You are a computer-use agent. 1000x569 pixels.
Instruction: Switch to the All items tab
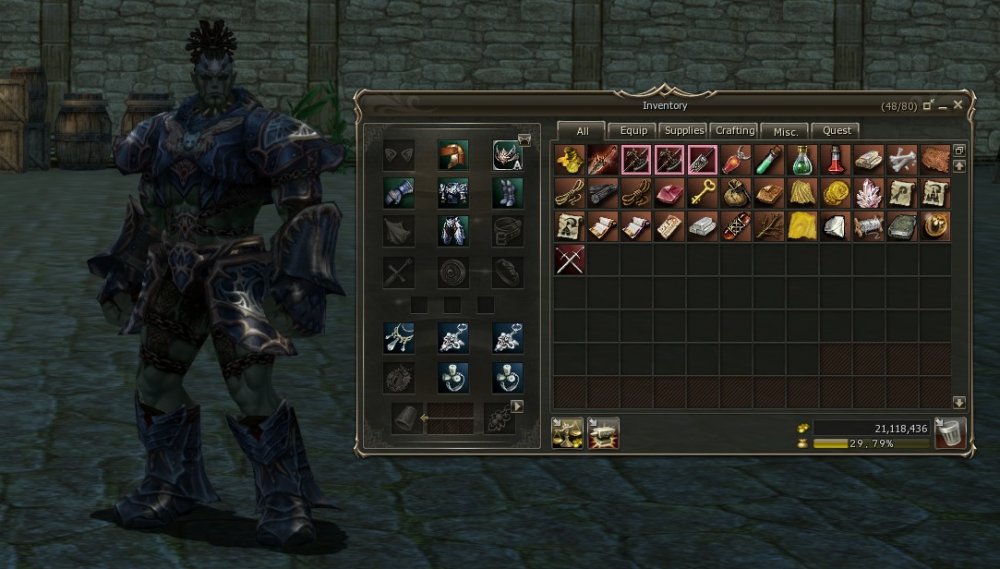click(582, 130)
